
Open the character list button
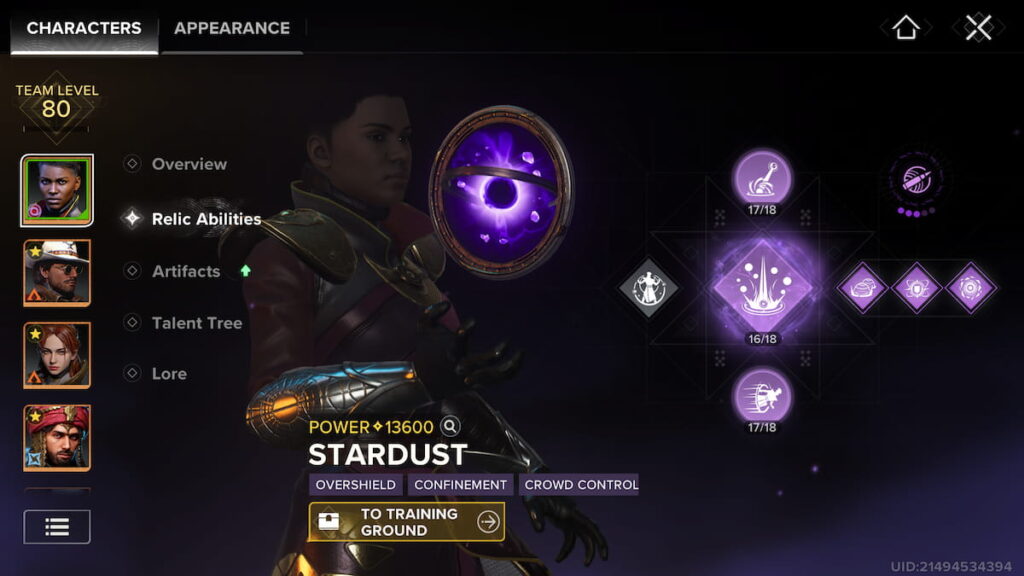coord(57,527)
